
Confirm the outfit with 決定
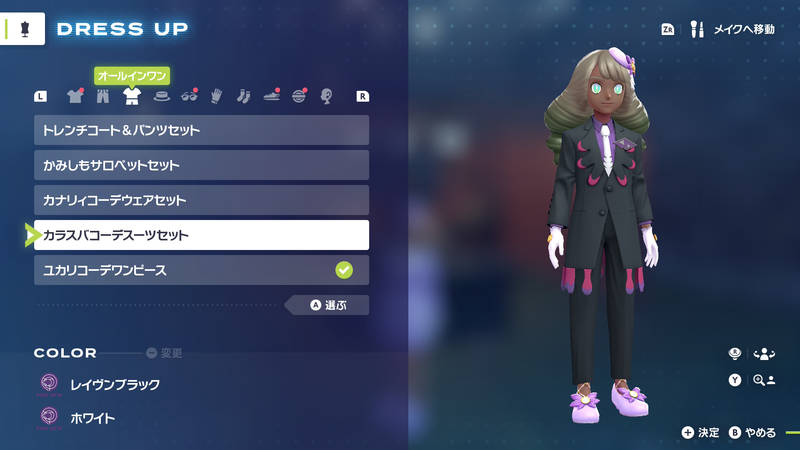click(x=701, y=433)
